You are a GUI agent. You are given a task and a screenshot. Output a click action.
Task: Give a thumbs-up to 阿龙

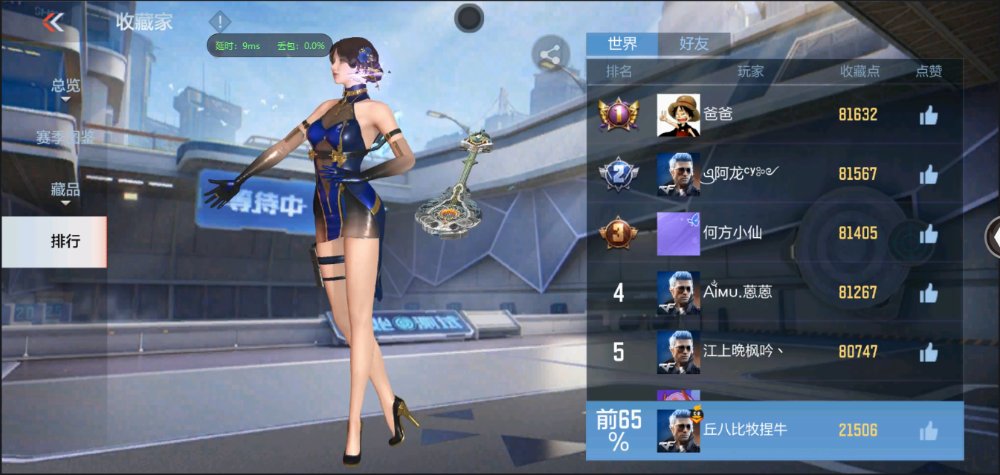[x=928, y=174]
